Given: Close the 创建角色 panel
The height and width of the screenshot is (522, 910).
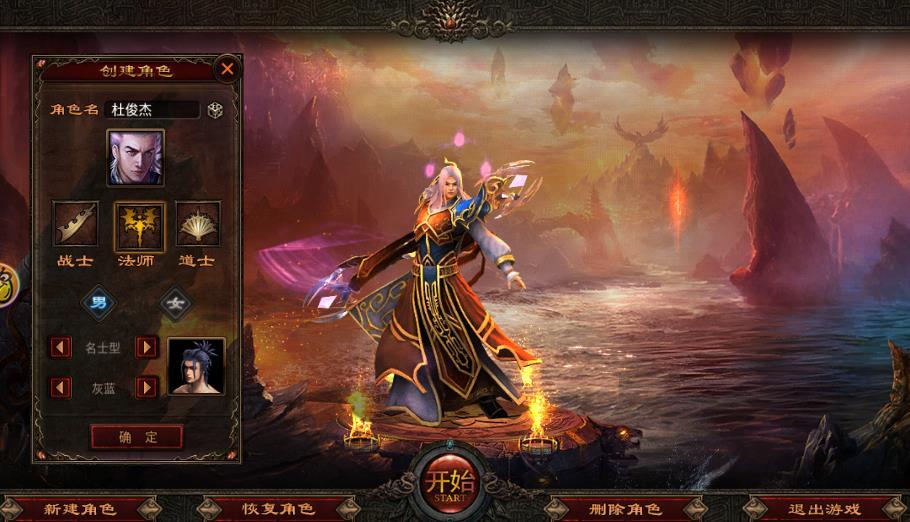Looking at the screenshot, I should point(228,69).
